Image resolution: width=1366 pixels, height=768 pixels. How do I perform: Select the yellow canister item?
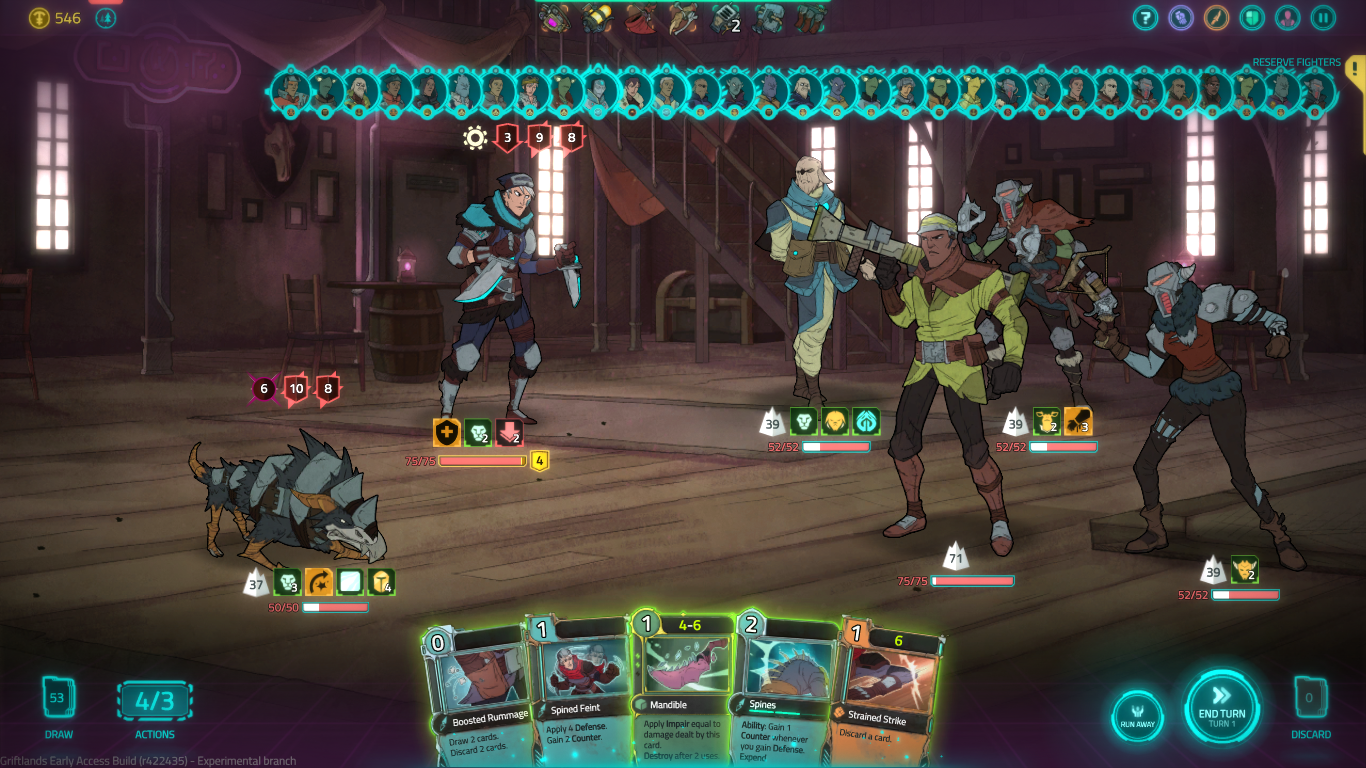597,17
